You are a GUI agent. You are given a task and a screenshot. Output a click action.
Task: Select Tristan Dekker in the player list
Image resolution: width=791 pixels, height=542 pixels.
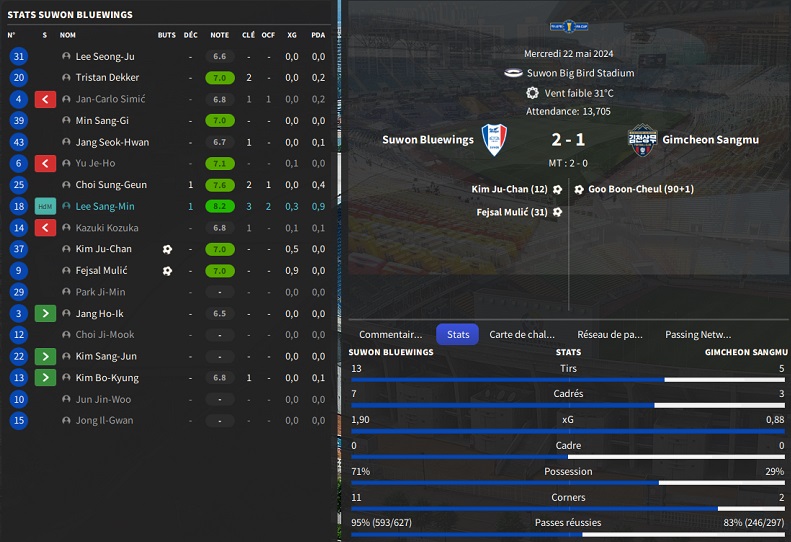point(107,77)
